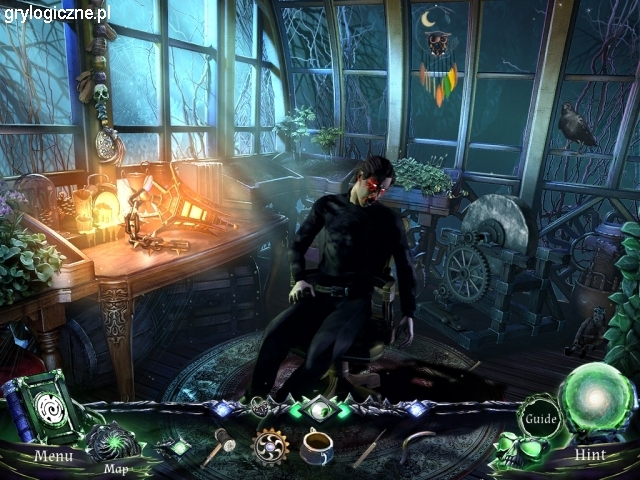
Task: Select the bronze gear inventory item
Action: pos(270,447)
